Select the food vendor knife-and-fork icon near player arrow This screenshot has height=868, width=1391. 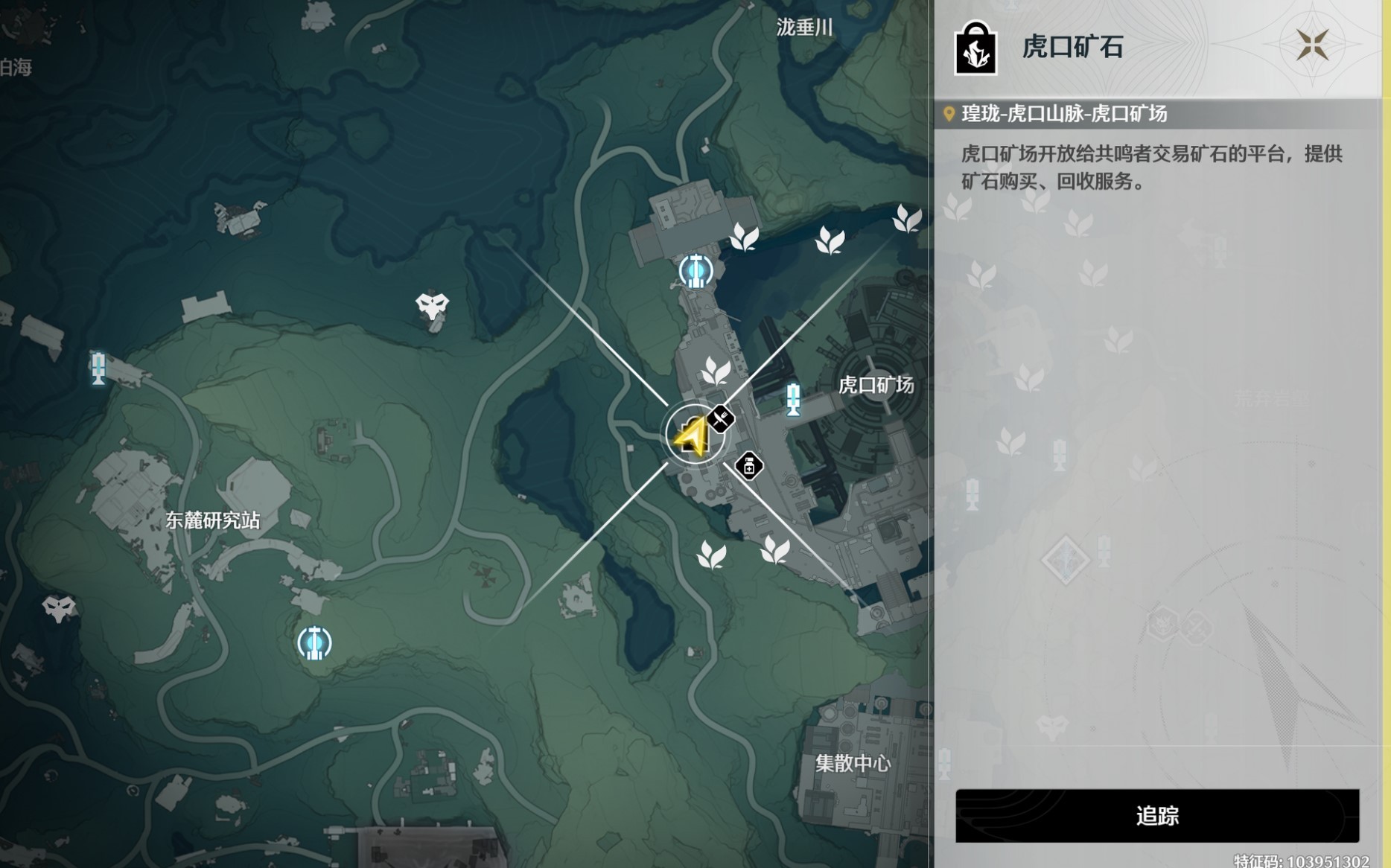pos(721,418)
